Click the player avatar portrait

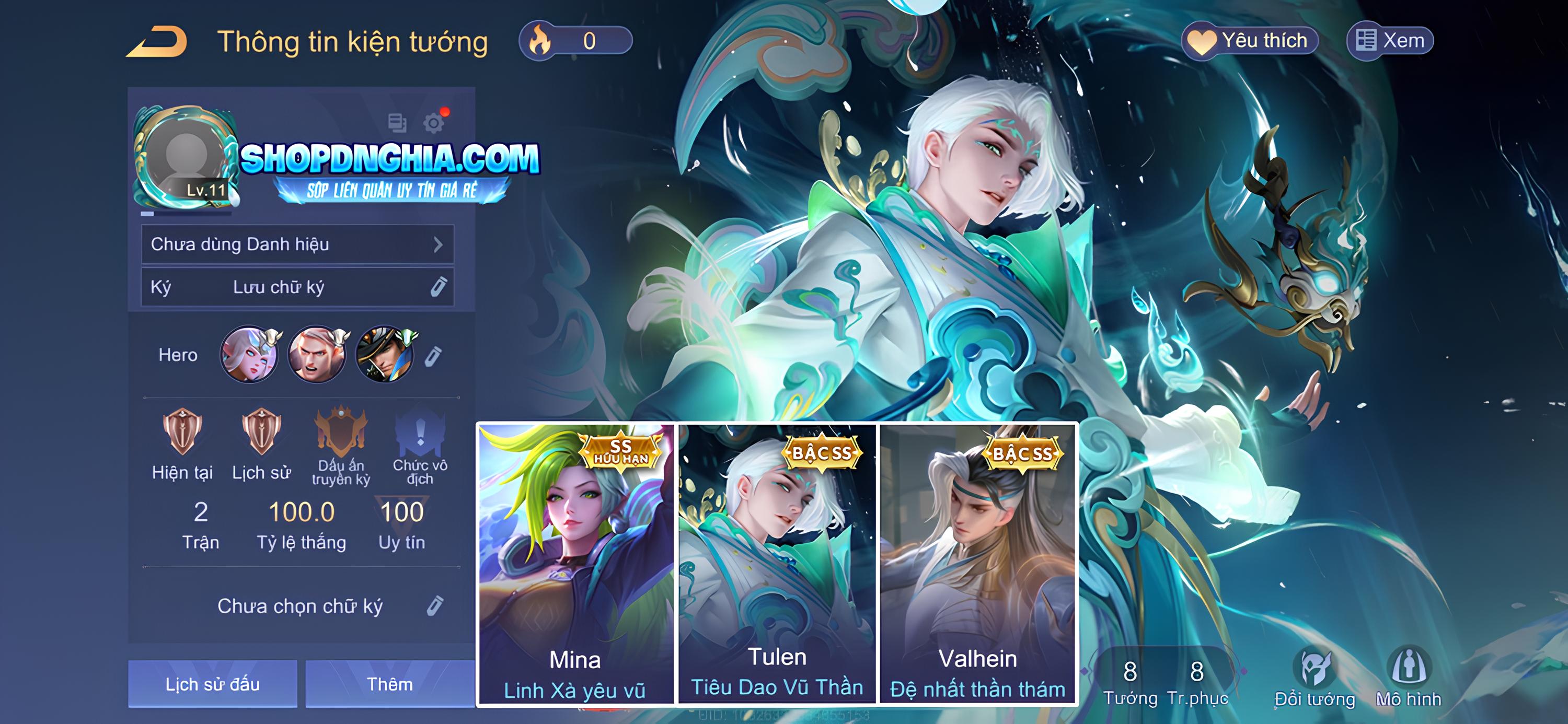(x=186, y=157)
